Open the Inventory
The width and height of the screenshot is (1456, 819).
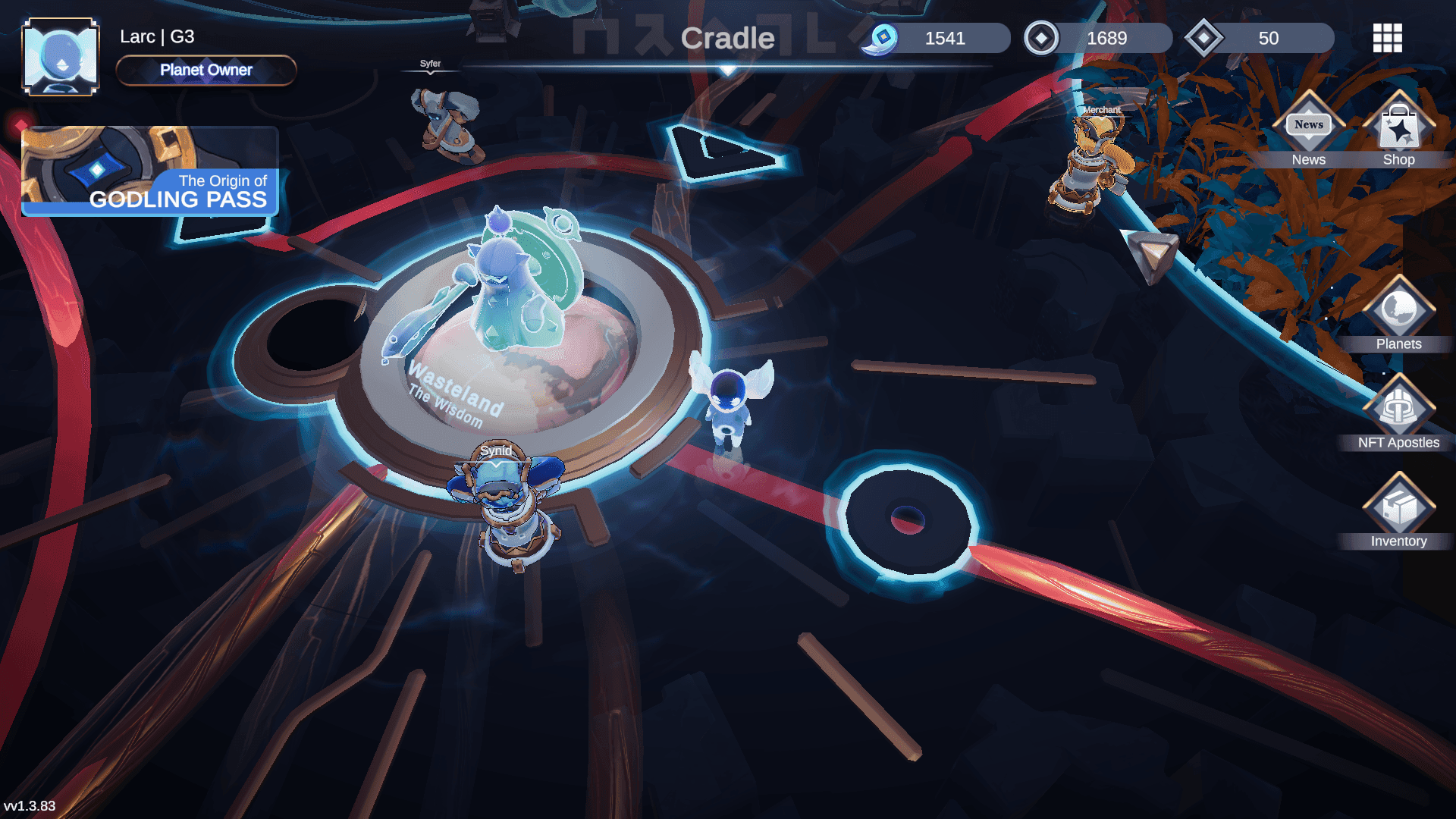tap(1398, 512)
